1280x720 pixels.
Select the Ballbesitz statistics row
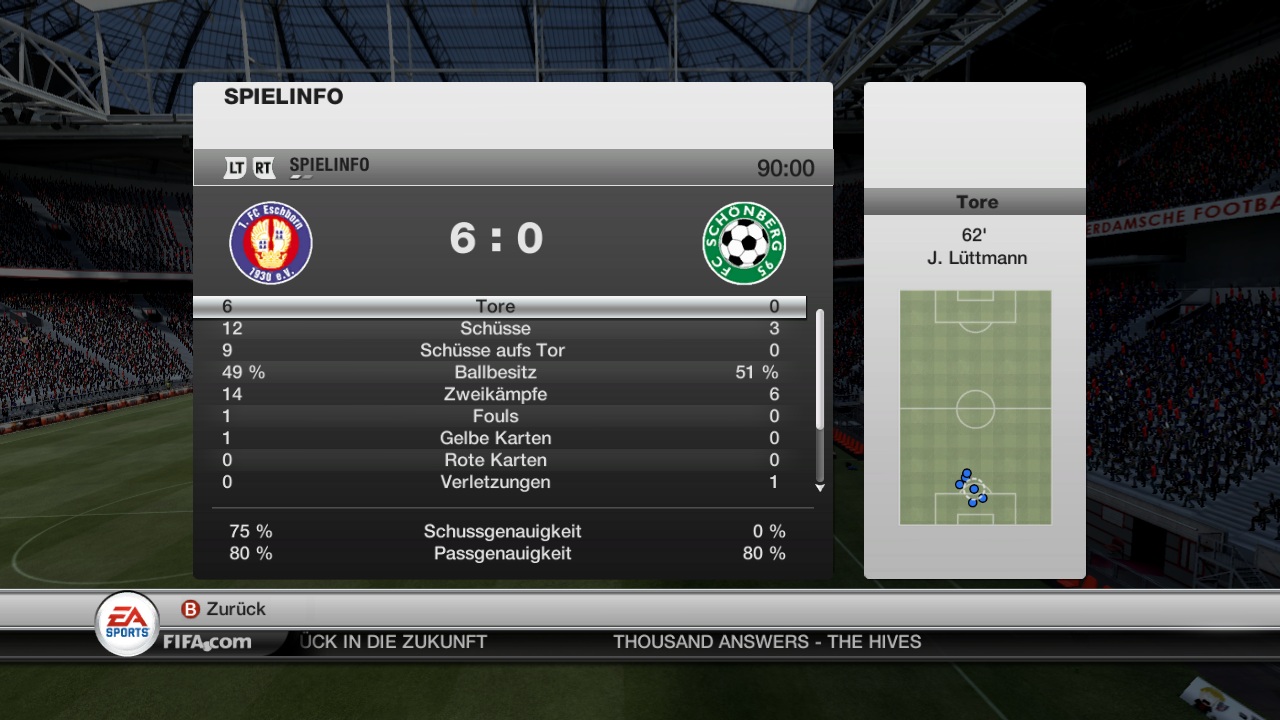click(496, 372)
